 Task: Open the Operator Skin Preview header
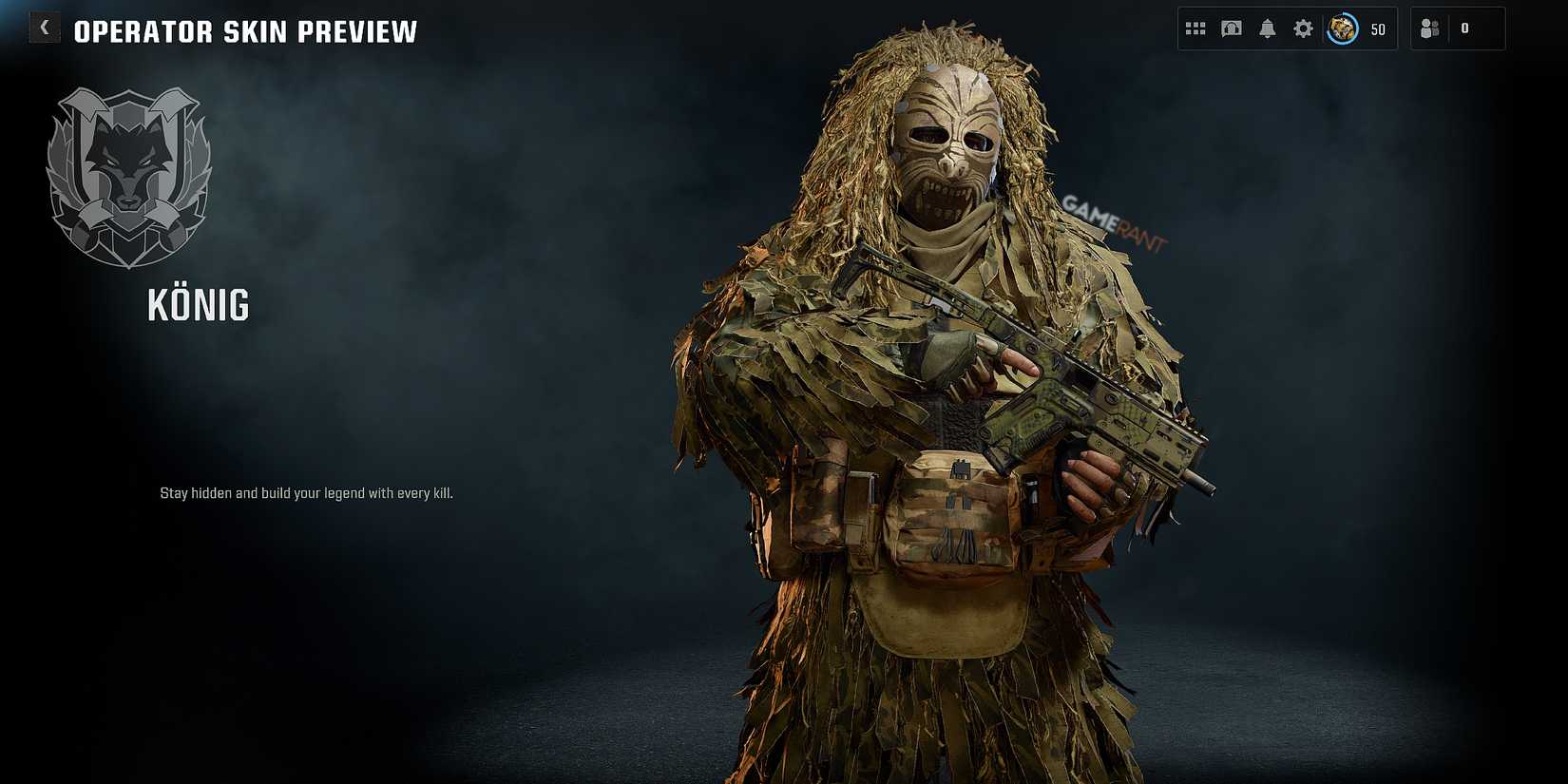pyautogui.click(x=245, y=30)
